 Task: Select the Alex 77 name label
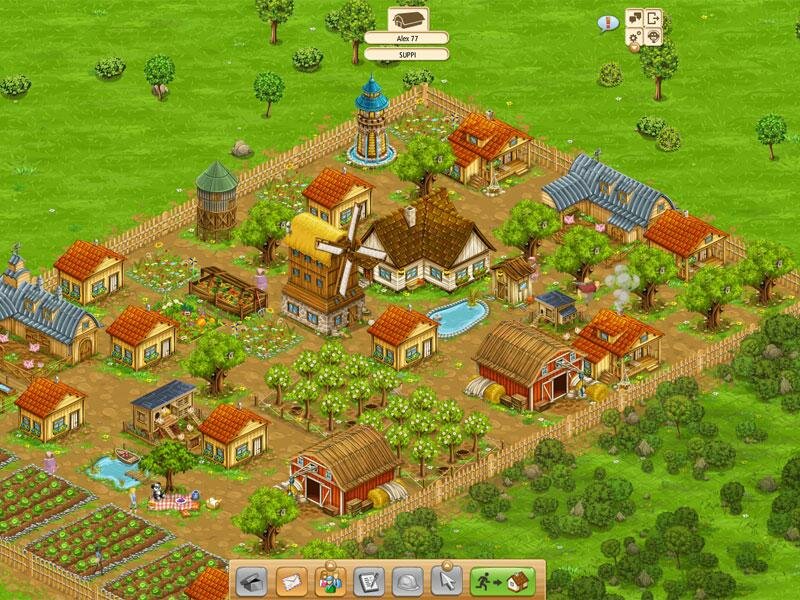406,38
